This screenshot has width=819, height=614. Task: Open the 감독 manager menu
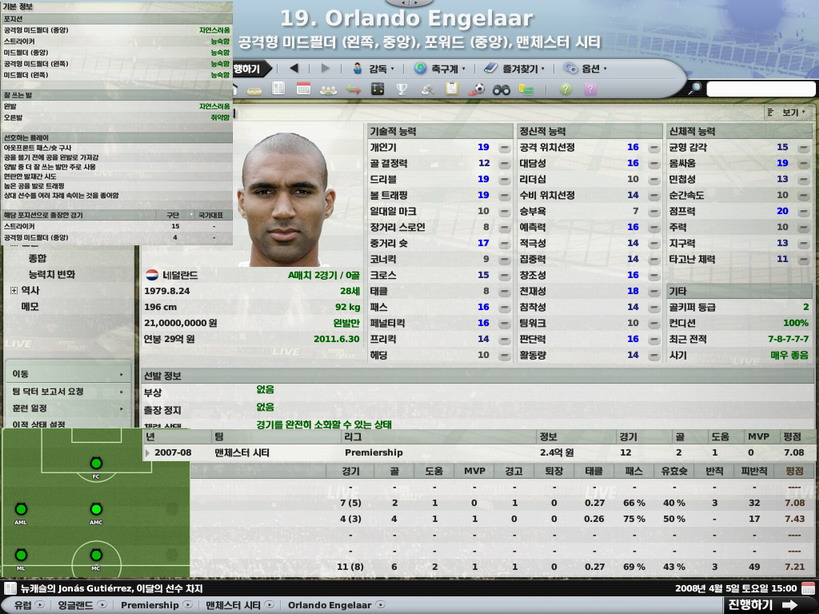tap(373, 69)
